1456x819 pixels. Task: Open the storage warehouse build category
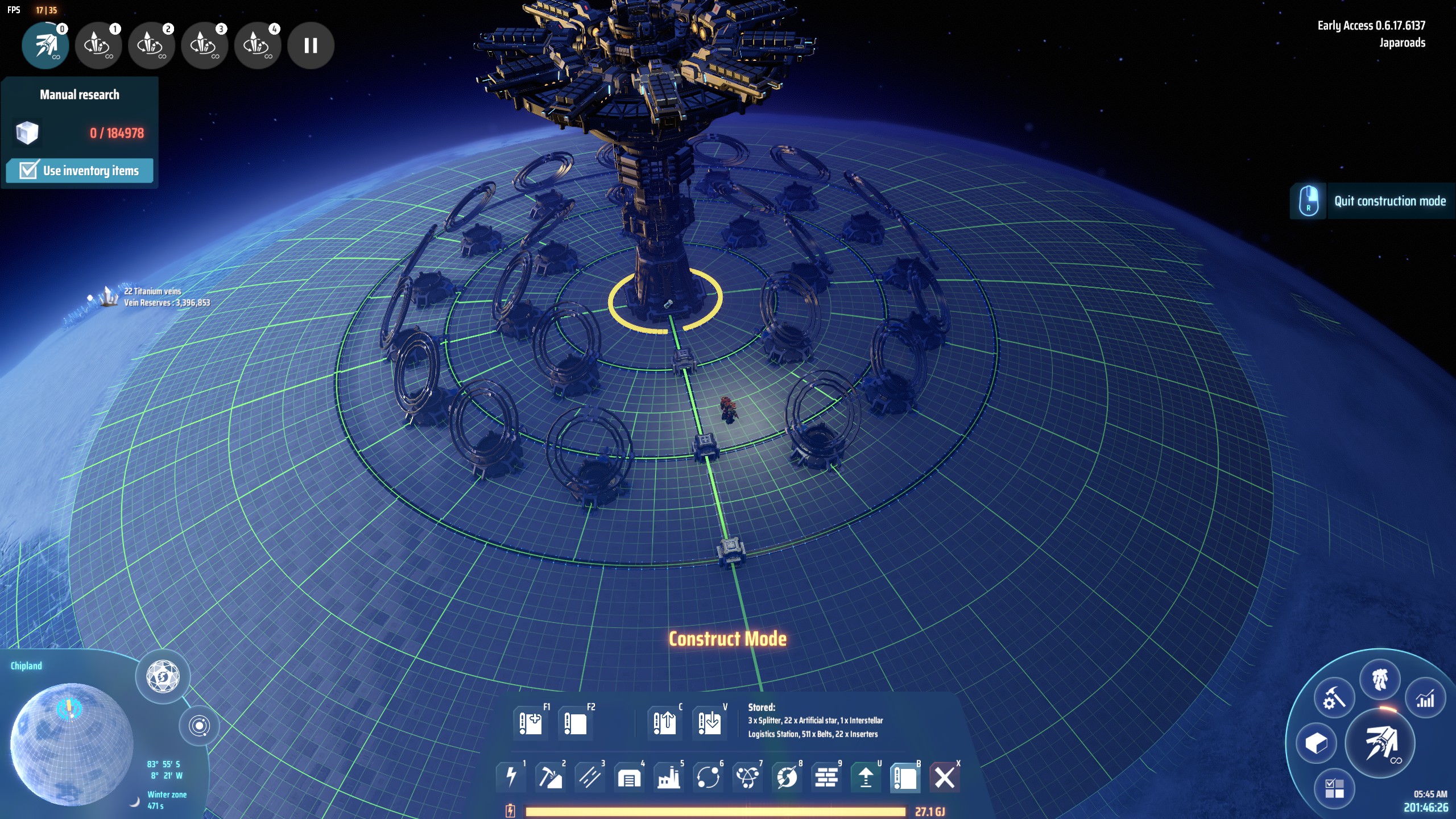[x=628, y=776]
